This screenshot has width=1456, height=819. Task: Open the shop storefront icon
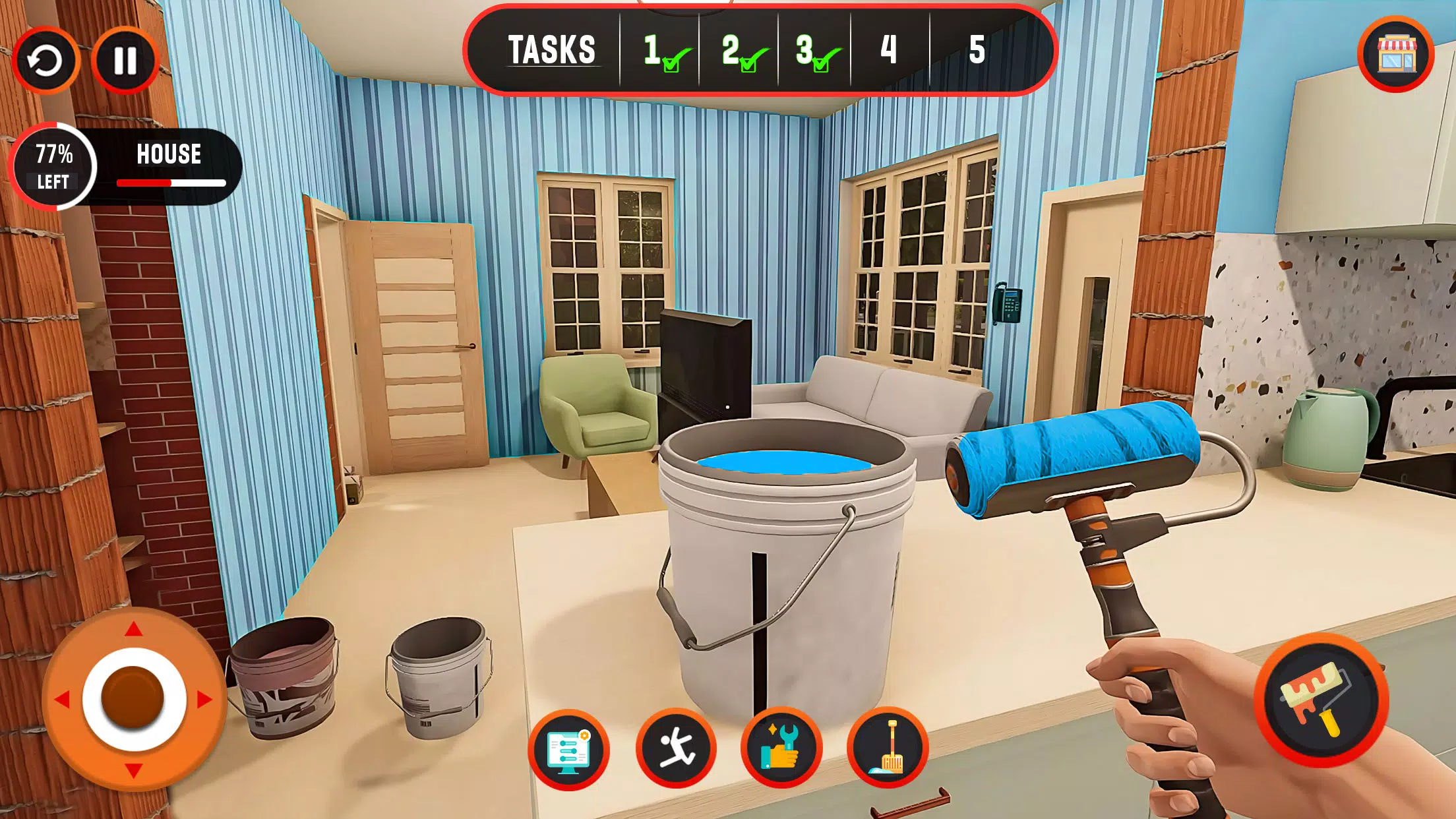coord(1396,54)
